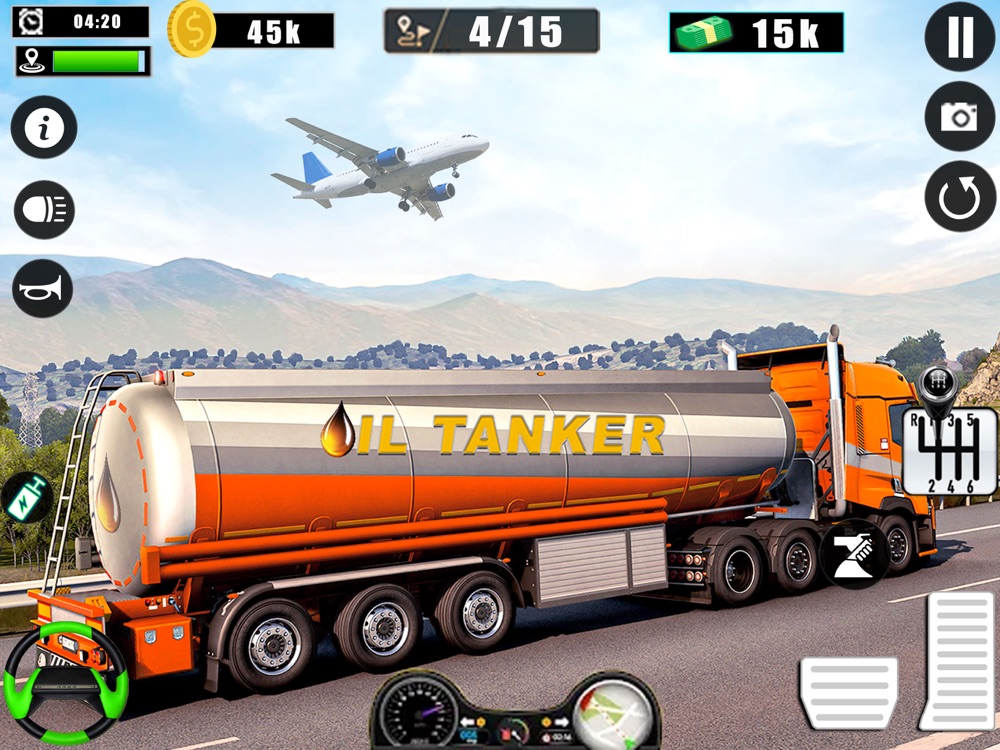Fasten the seat belt
This screenshot has height=750, width=1000.
pyautogui.click(x=855, y=554)
